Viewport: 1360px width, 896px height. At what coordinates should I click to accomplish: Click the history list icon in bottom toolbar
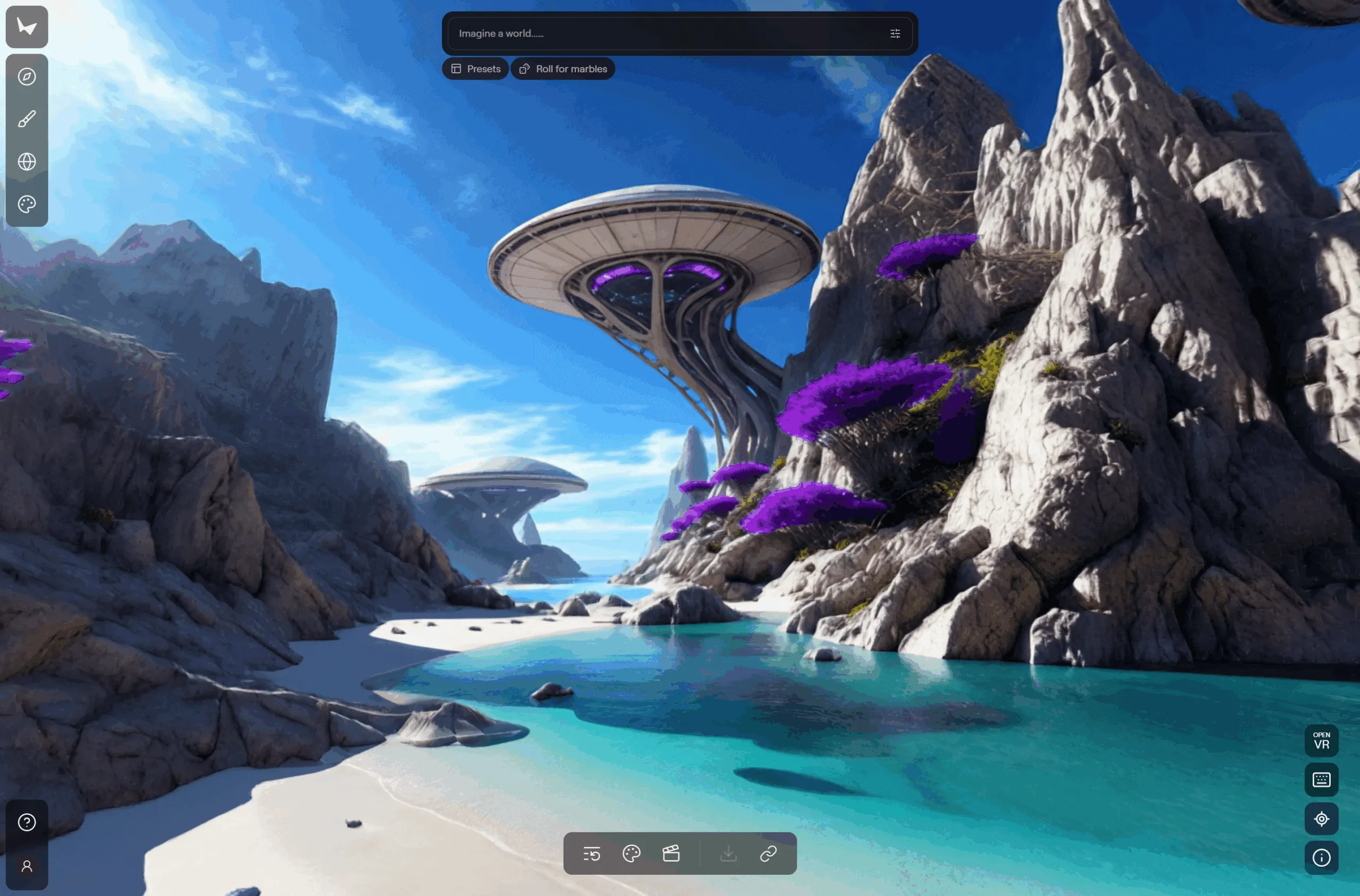591,854
